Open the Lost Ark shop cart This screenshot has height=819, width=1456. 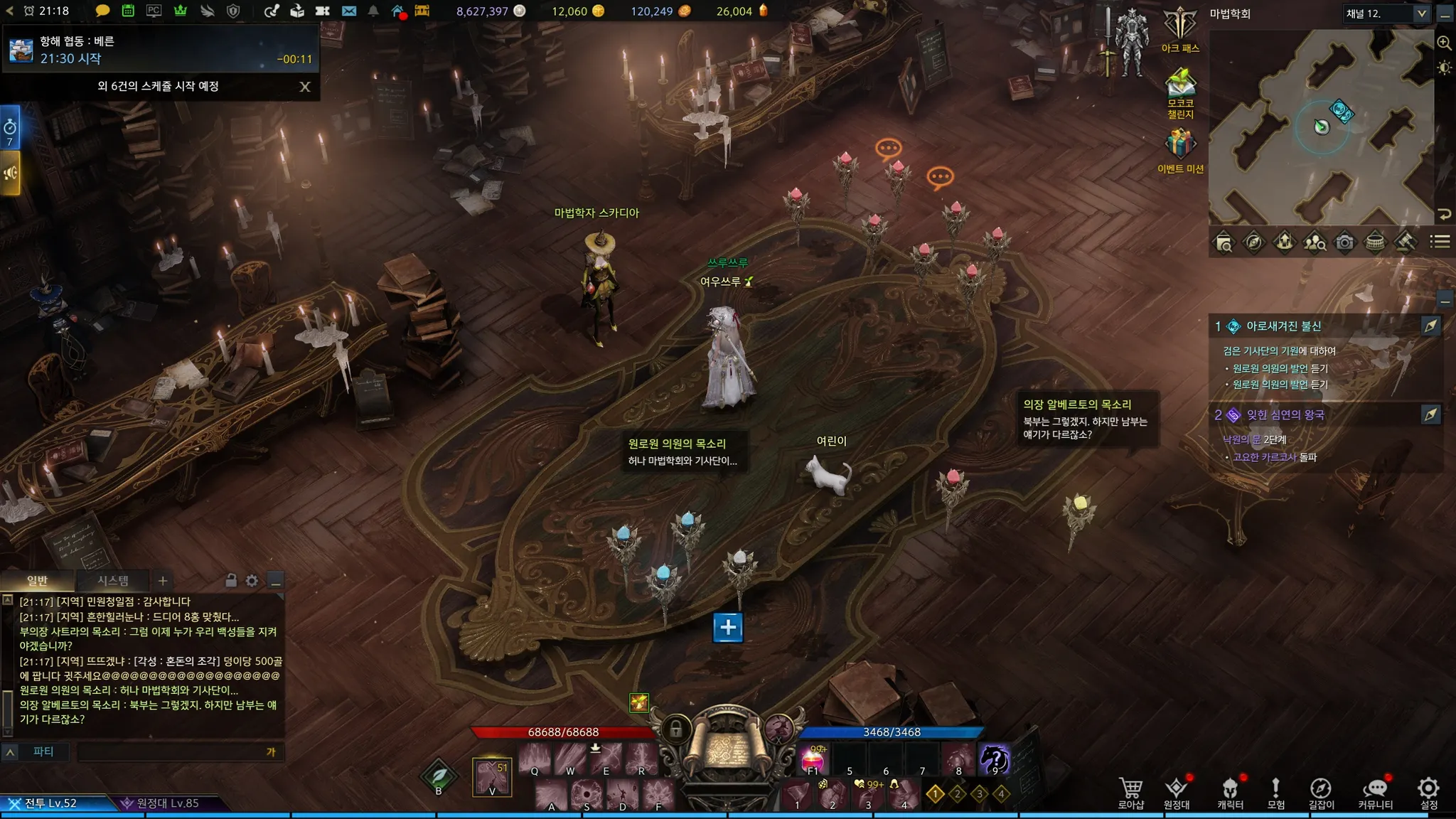pos(1130,792)
